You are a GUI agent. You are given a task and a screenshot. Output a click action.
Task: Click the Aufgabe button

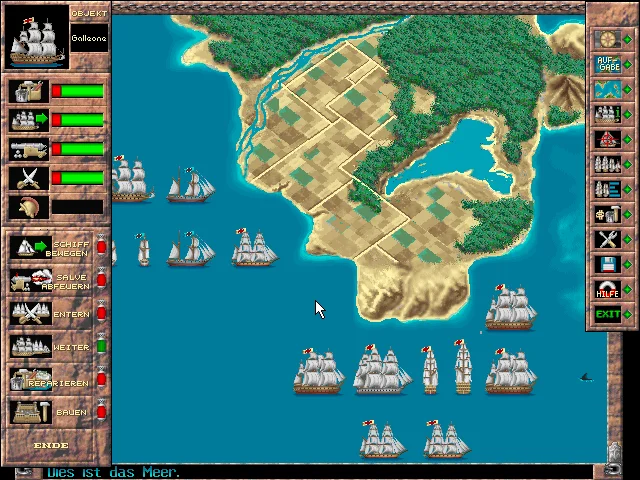point(607,64)
